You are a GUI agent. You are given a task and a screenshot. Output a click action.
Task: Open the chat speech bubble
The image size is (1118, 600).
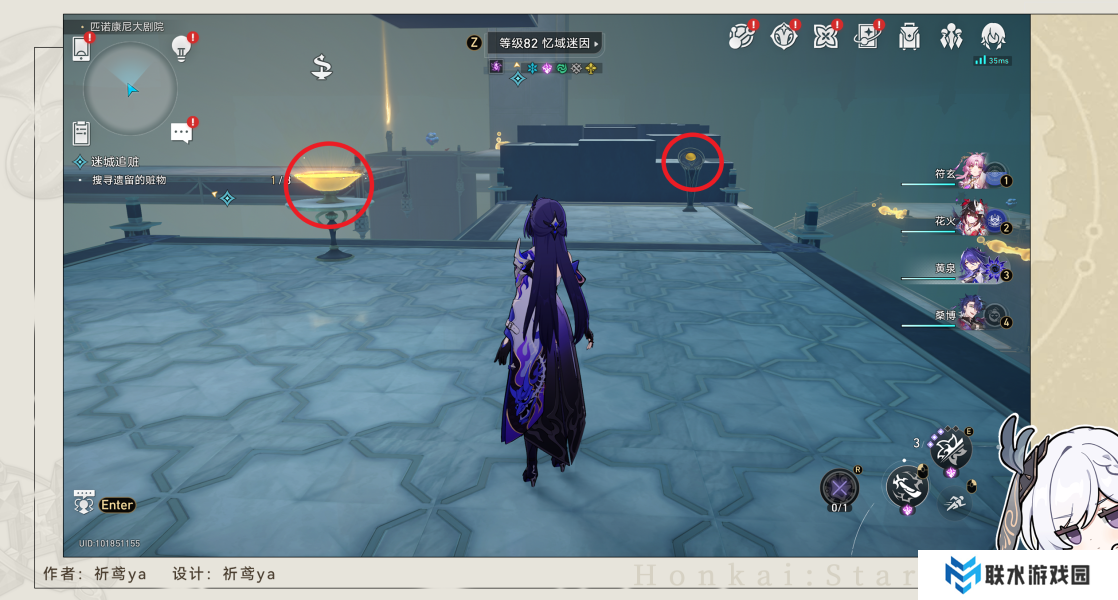(x=181, y=132)
